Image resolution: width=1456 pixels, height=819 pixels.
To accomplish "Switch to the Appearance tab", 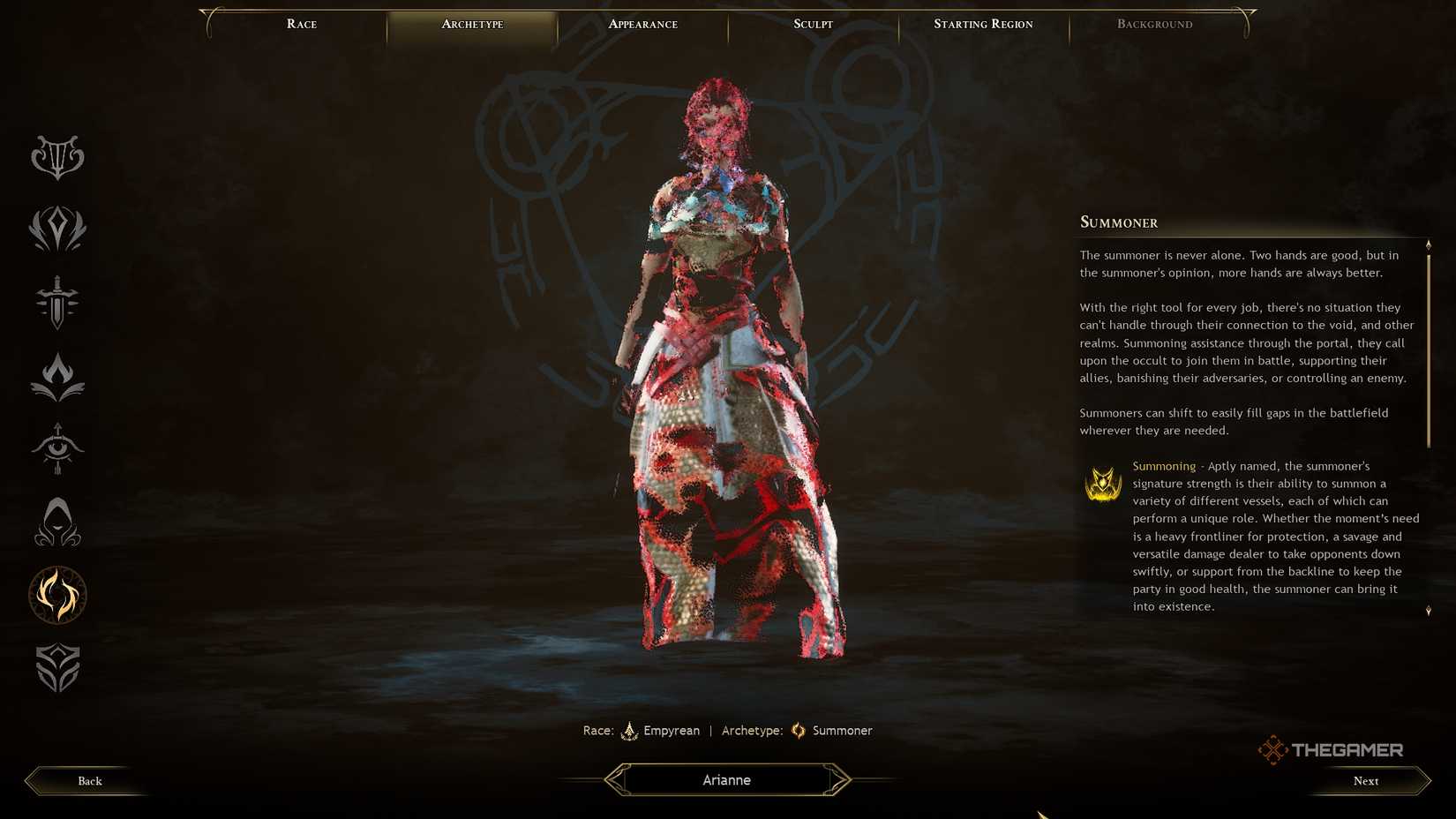I will (642, 24).
